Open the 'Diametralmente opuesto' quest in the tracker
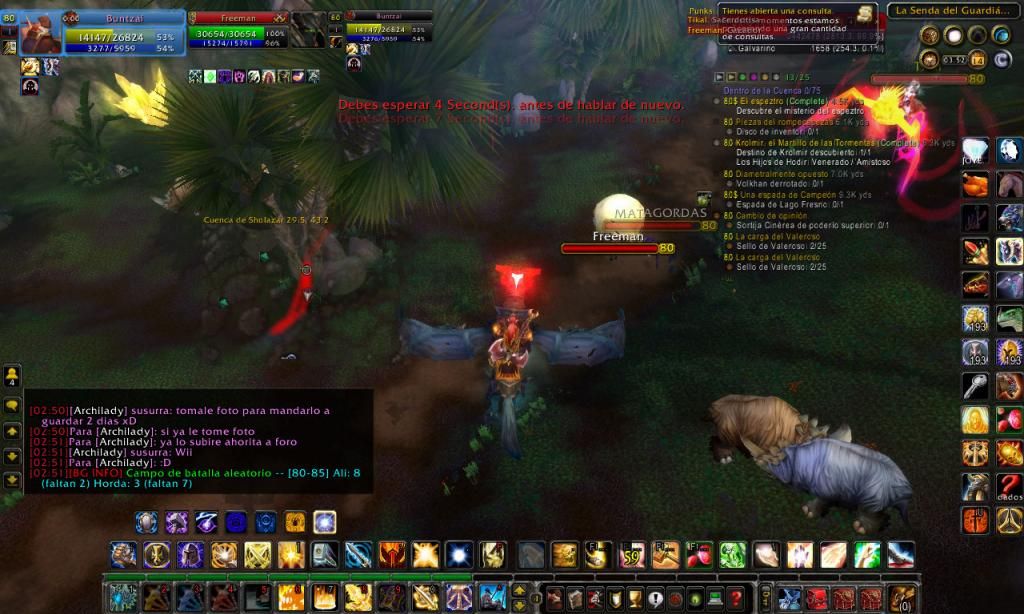Viewport: 1024px width, 614px height. click(782, 173)
